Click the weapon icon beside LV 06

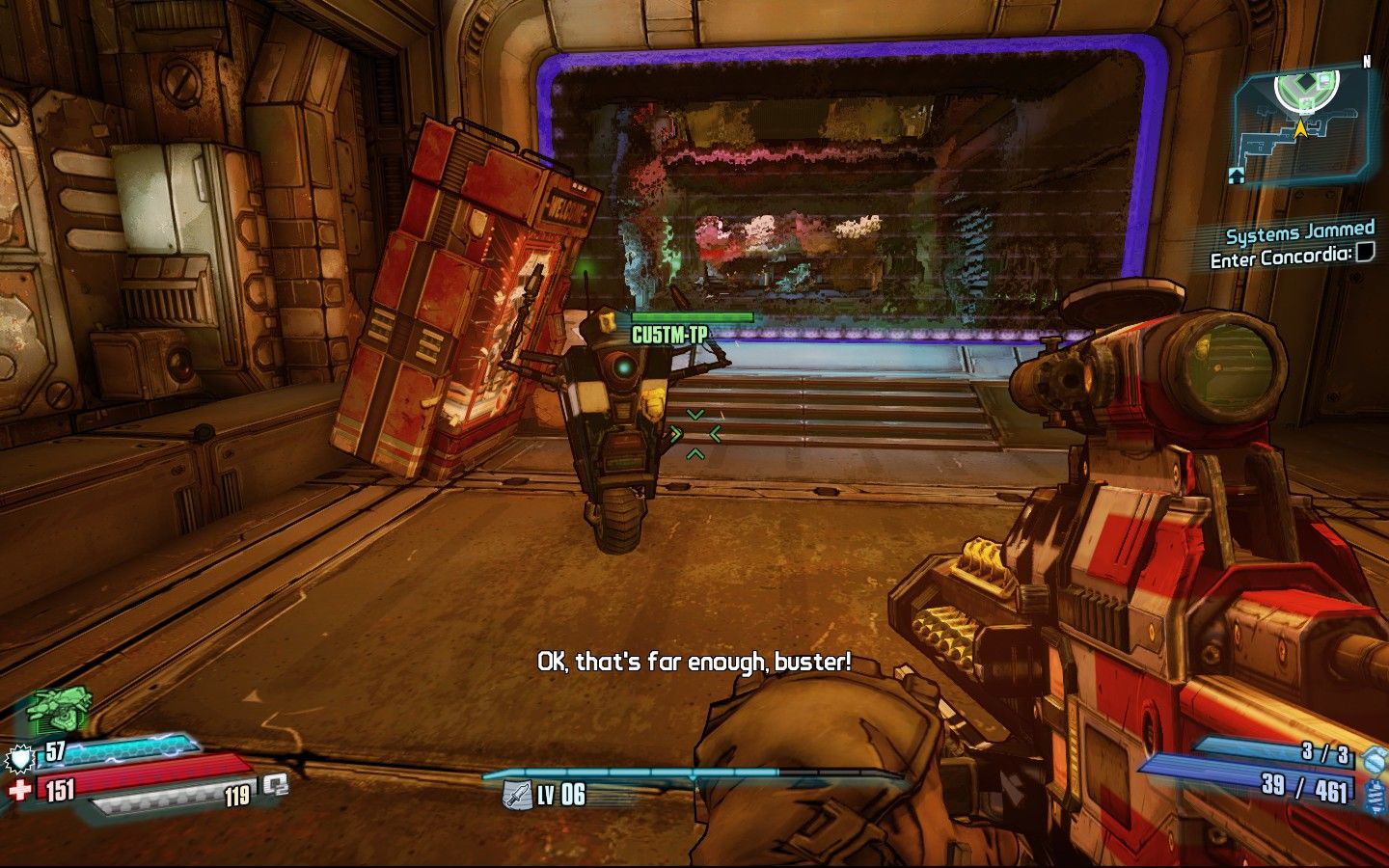pyautogui.click(x=517, y=795)
